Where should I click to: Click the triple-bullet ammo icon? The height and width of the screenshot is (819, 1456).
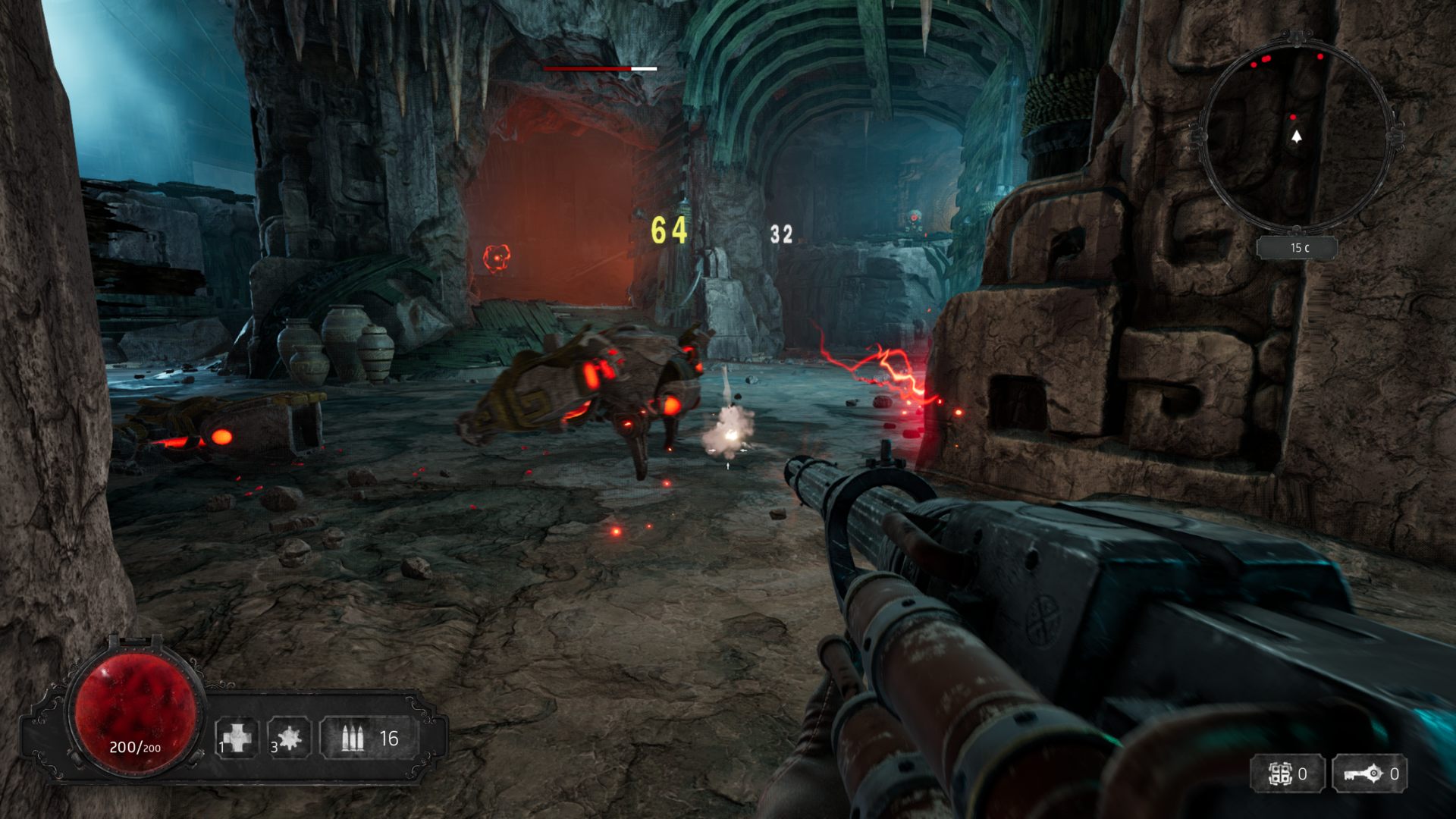coord(352,738)
